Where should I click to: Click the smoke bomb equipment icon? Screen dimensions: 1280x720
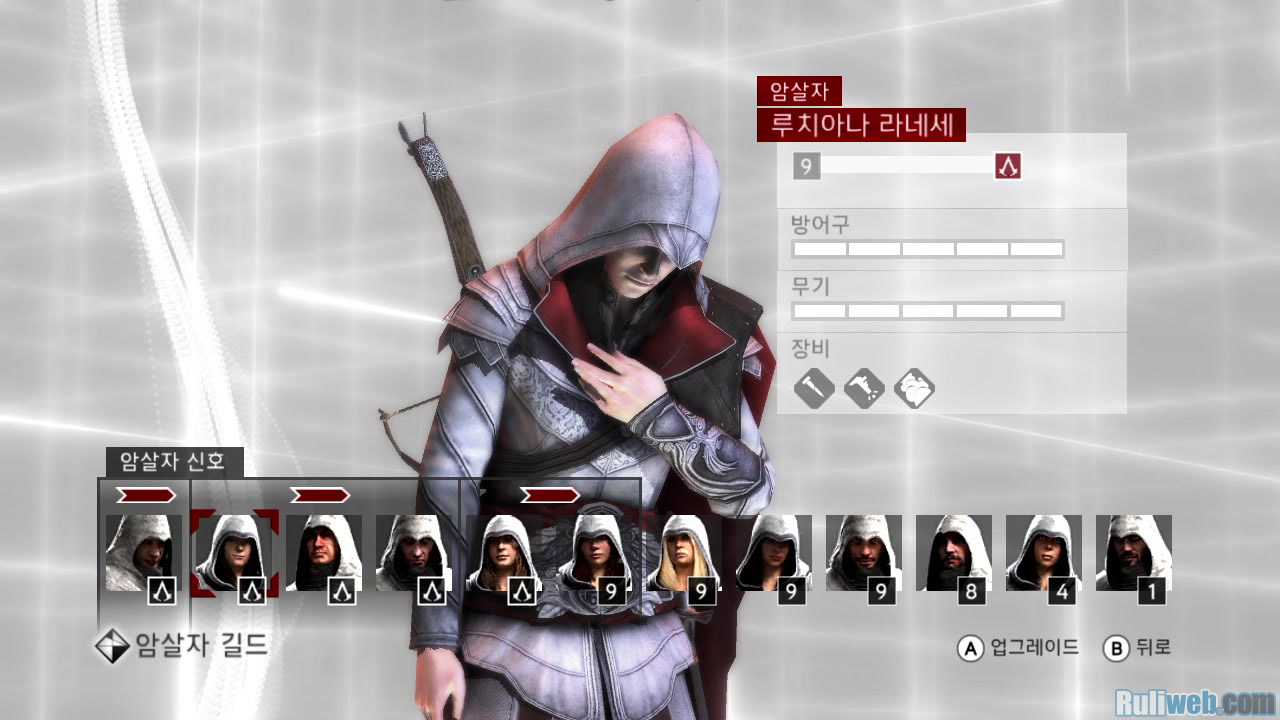coord(914,388)
